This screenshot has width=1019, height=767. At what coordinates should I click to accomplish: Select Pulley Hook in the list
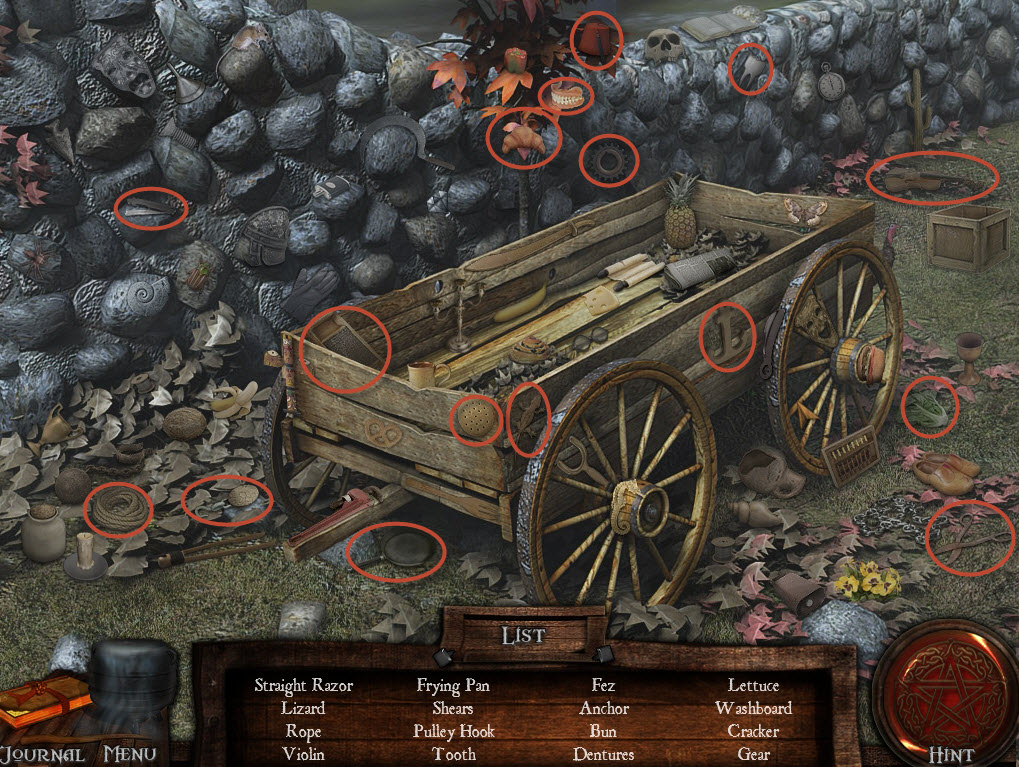(453, 731)
